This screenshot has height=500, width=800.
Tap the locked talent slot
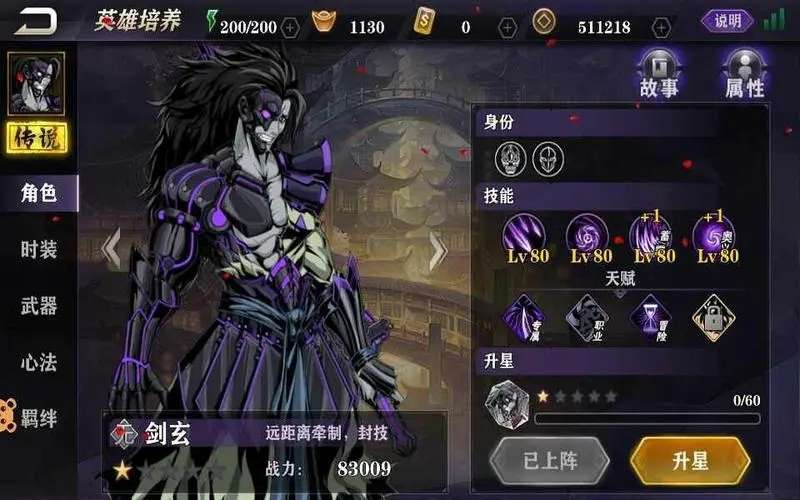point(713,317)
